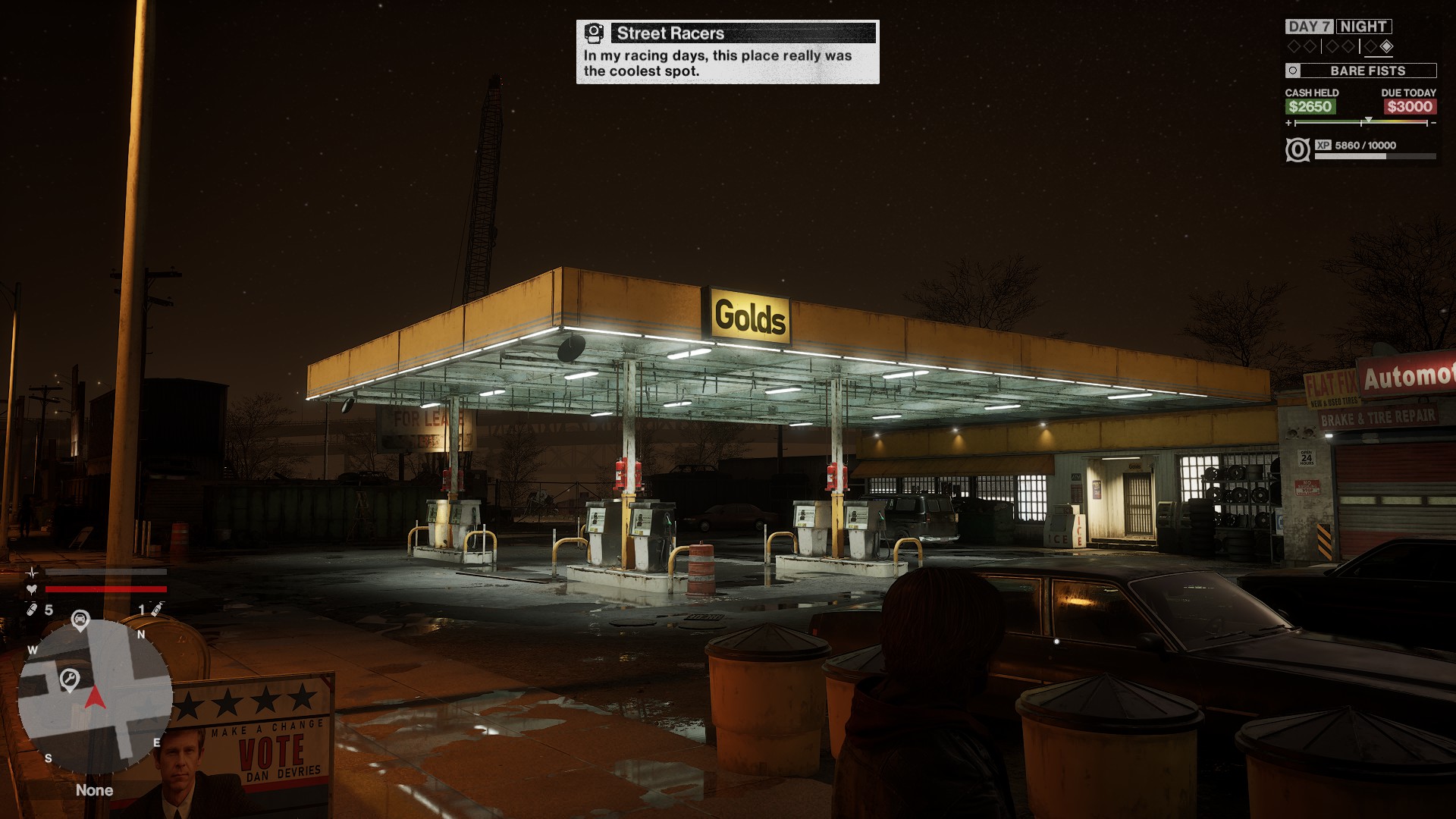Open the XP level badge
The height and width of the screenshot is (819, 1456).
point(1298,149)
